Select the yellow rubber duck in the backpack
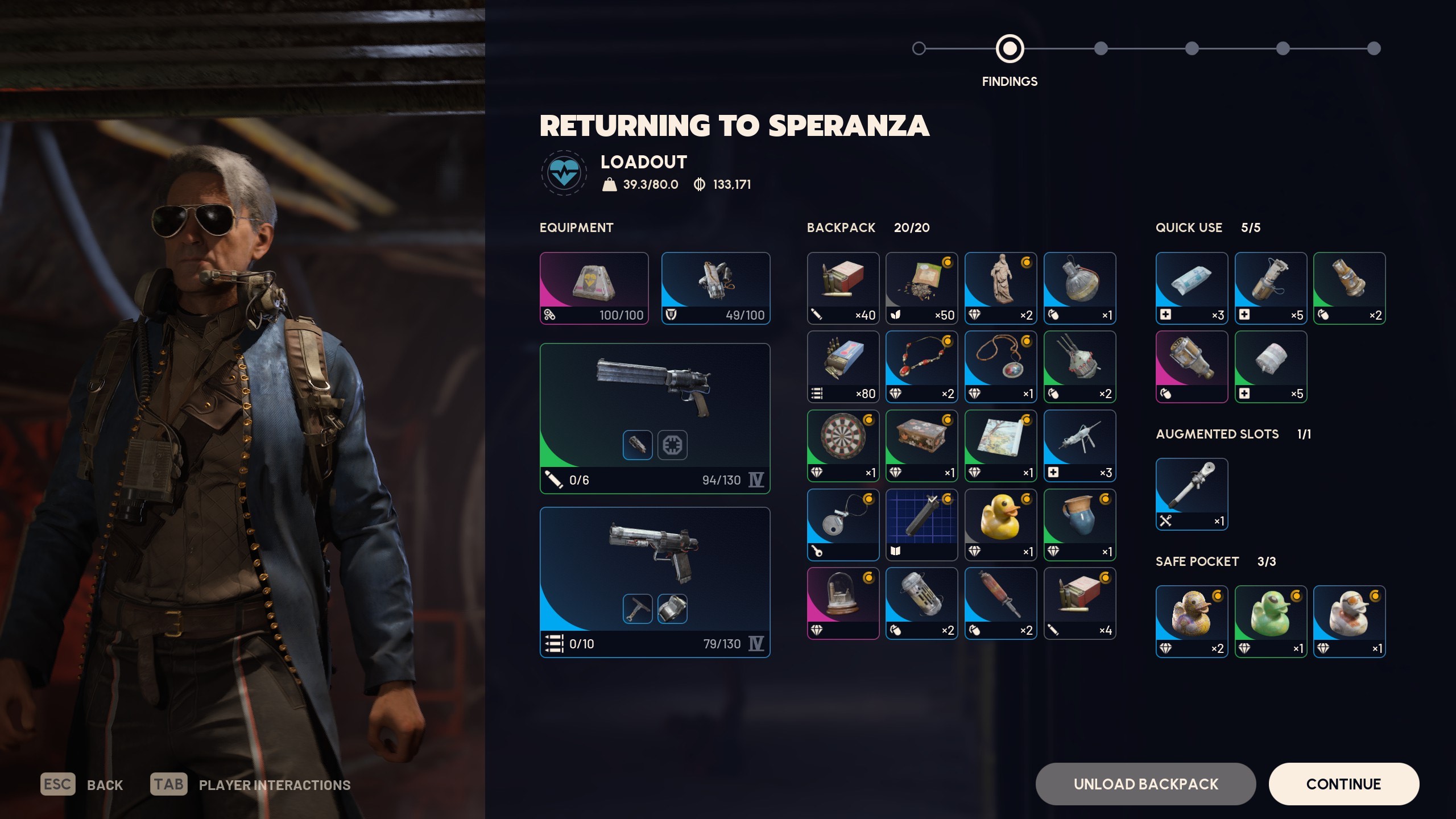 point(1000,524)
